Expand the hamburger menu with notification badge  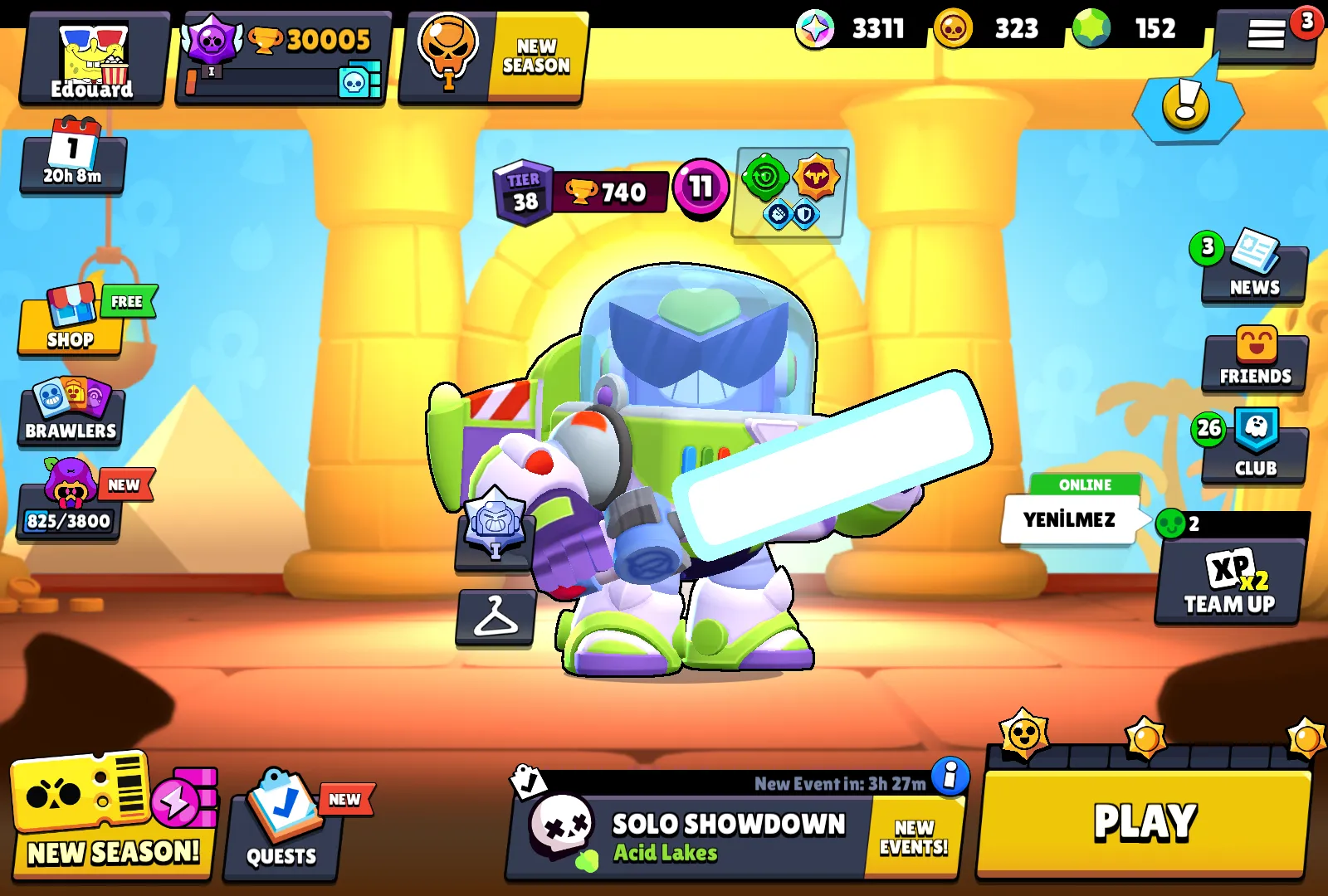coord(1268,35)
